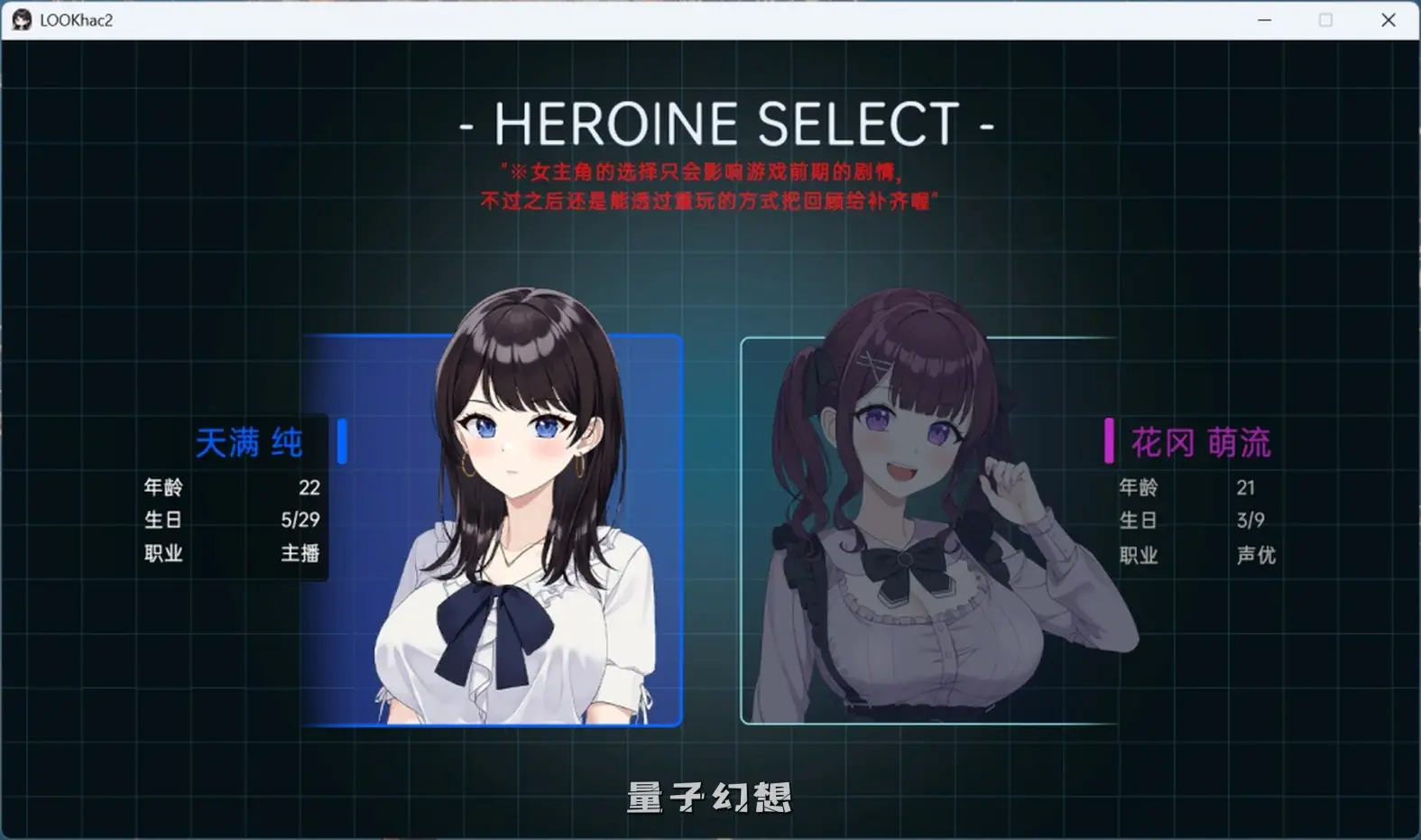Screen dimensions: 1421x840
Task: Click the 年龄 label for 天满 纯
Action: 163,488
